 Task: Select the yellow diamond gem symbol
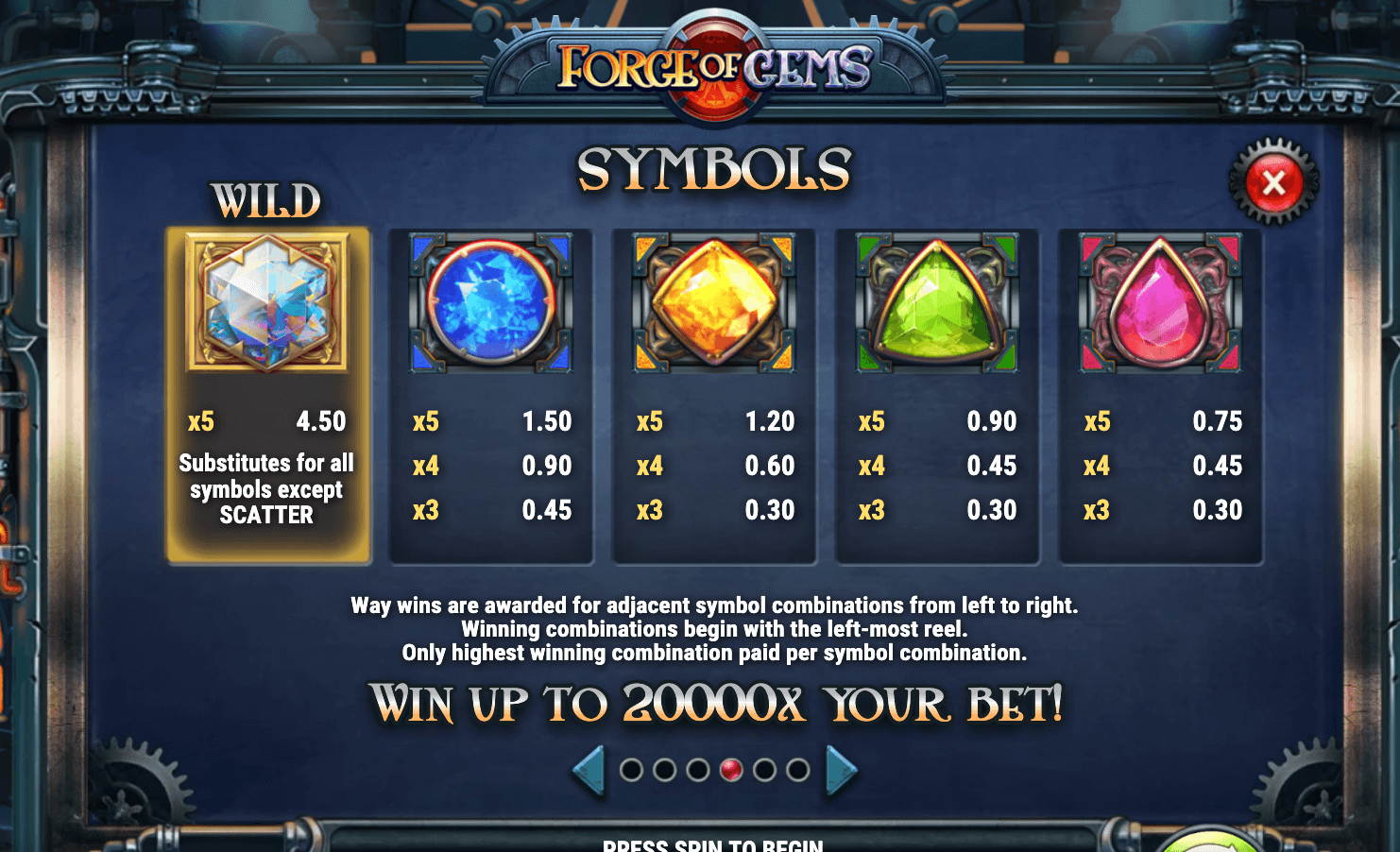coord(713,304)
